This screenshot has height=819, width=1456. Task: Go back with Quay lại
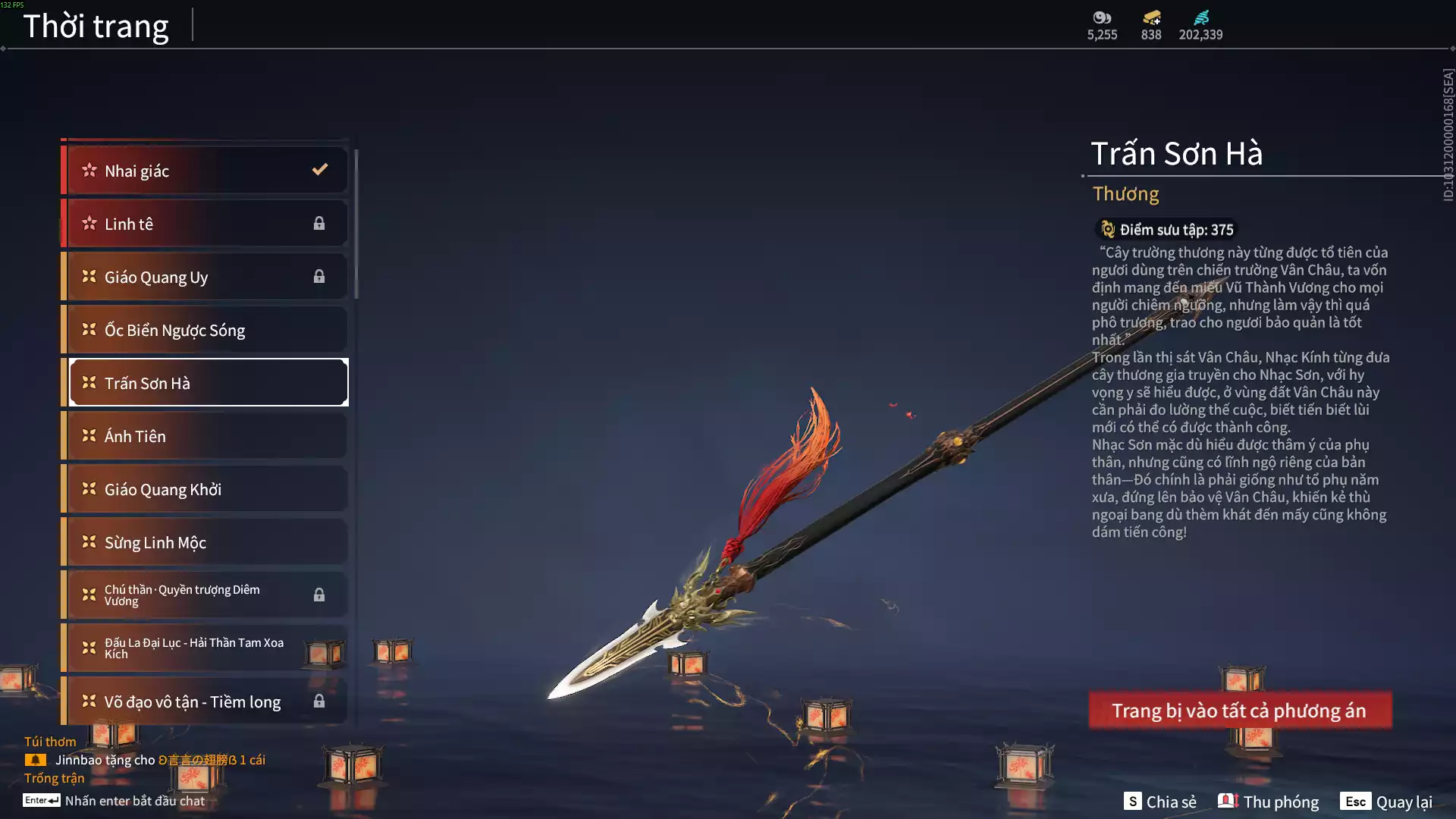1386,802
